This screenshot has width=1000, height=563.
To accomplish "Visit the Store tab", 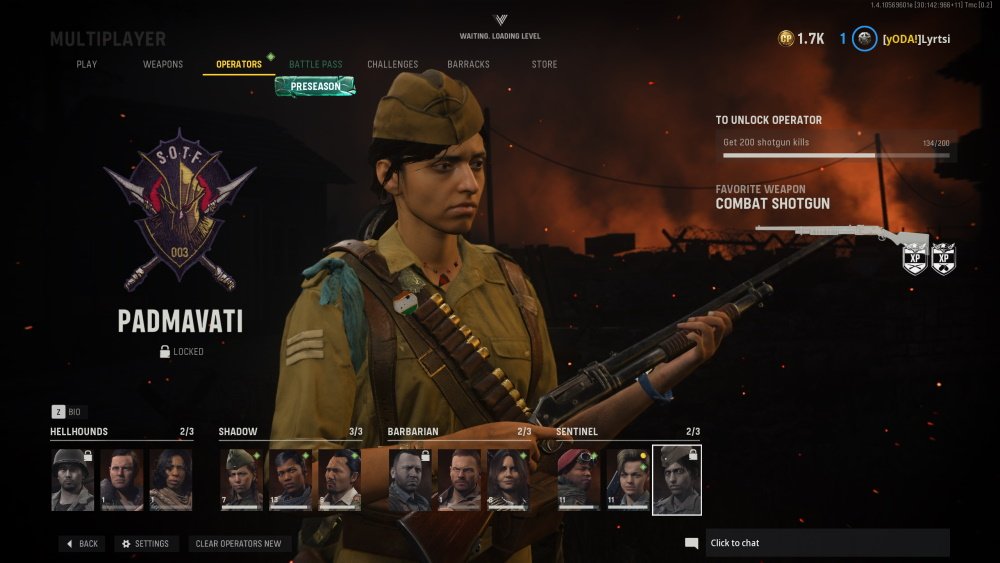I will click(x=545, y=65).
